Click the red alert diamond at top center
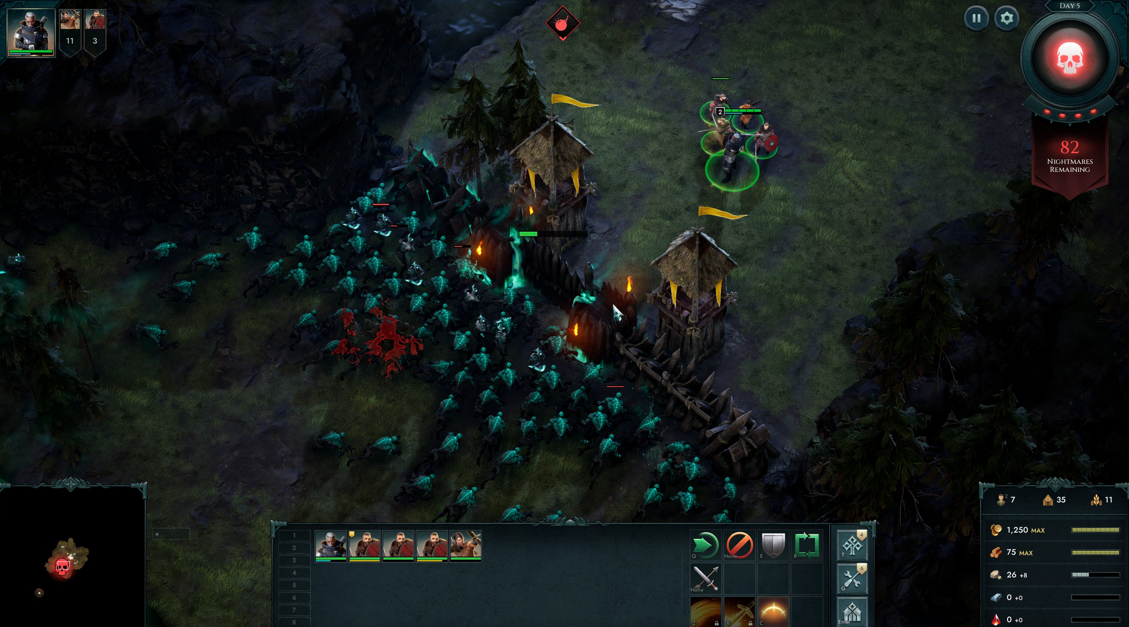 coord(563,22)
